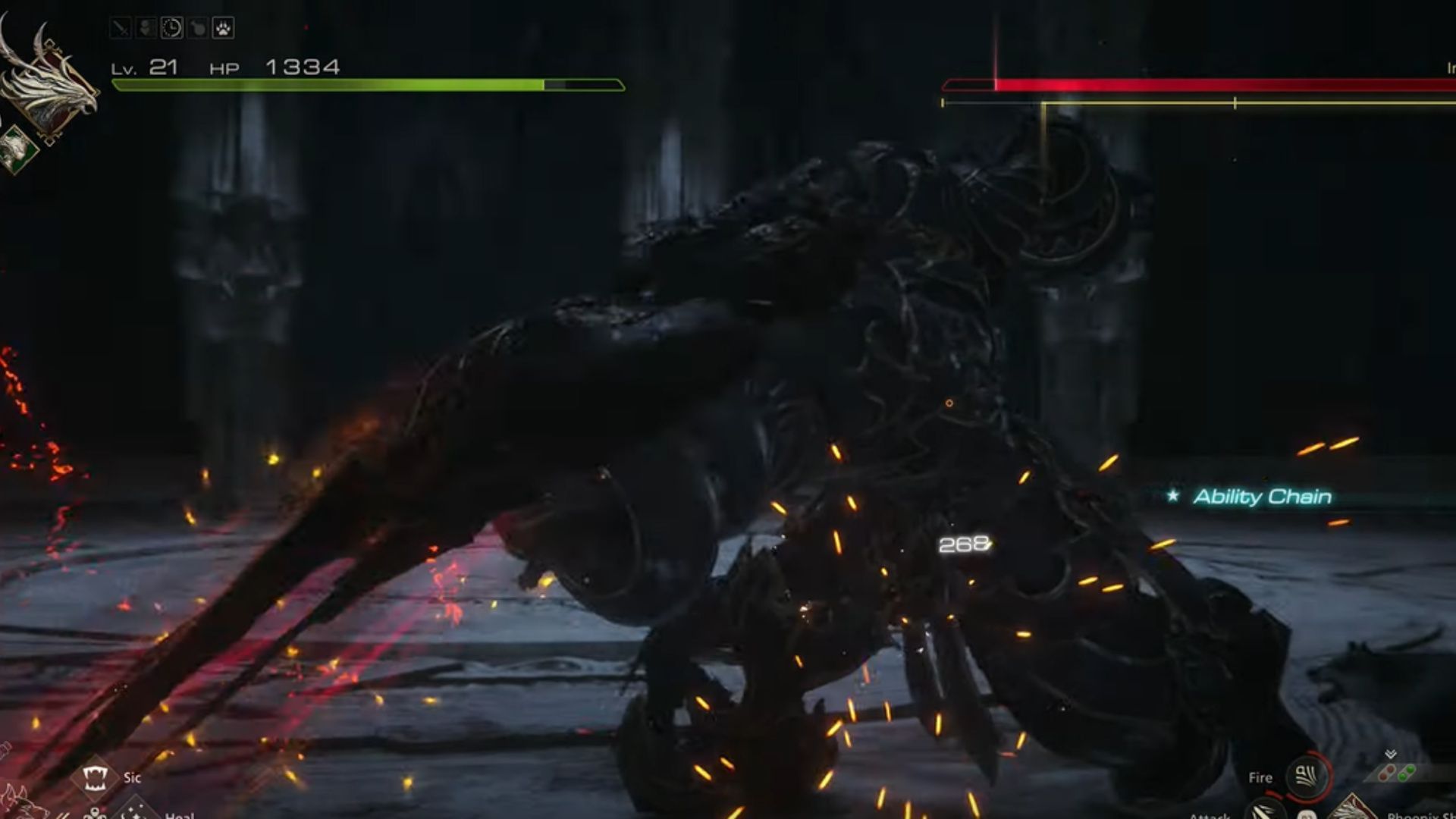Viewport: 1456px width, 819px height.
Task: Expand the item shortcuts double chevron
Action: [x=1391, y=754]
